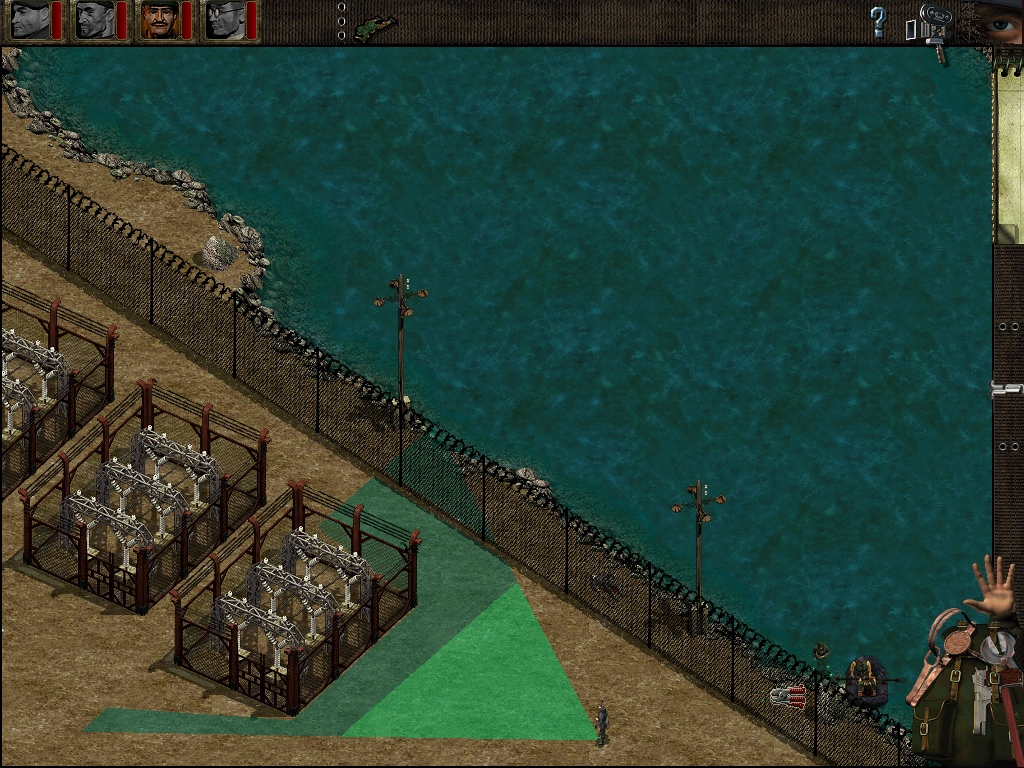Open help with the question mark icon
The image size is (1024, 768).
pos(878,21)
